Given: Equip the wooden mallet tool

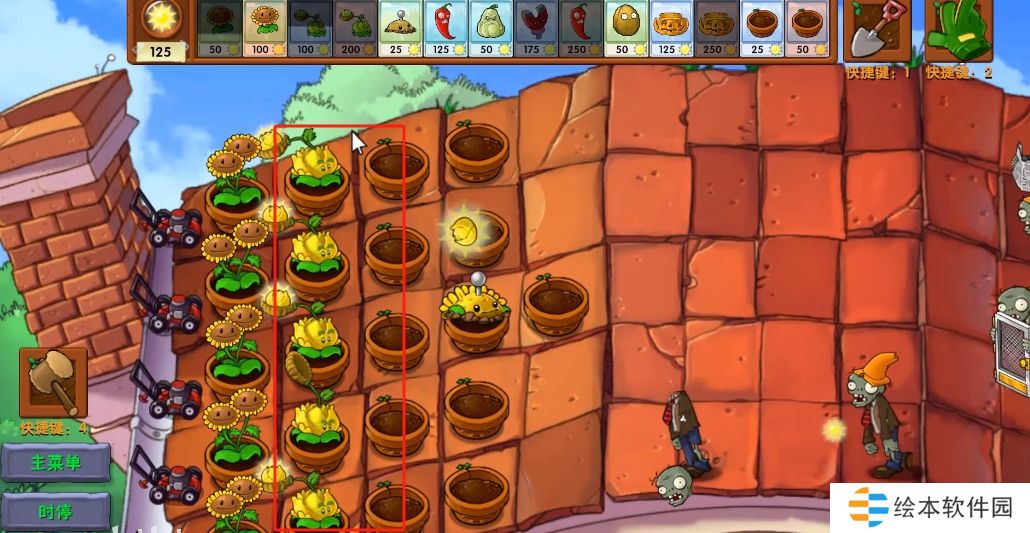Looking at the screenshot, I should click(x=53, y=382).
